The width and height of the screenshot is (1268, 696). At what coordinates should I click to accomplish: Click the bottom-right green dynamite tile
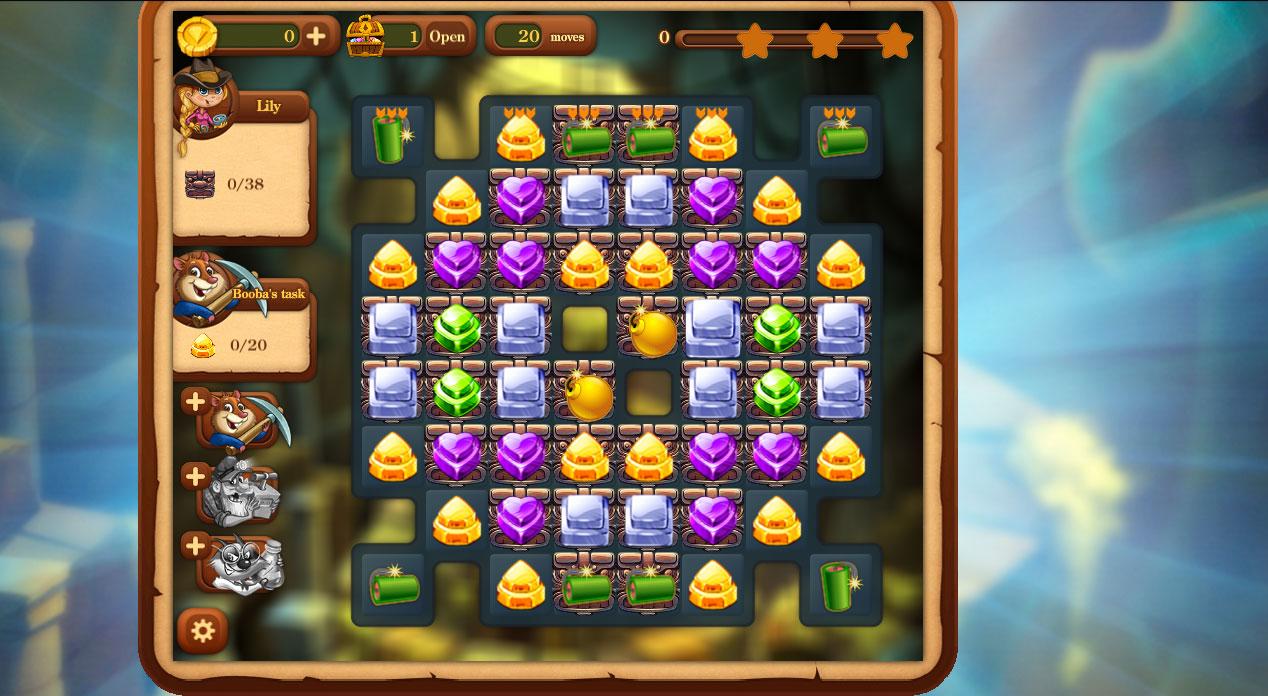840,585
